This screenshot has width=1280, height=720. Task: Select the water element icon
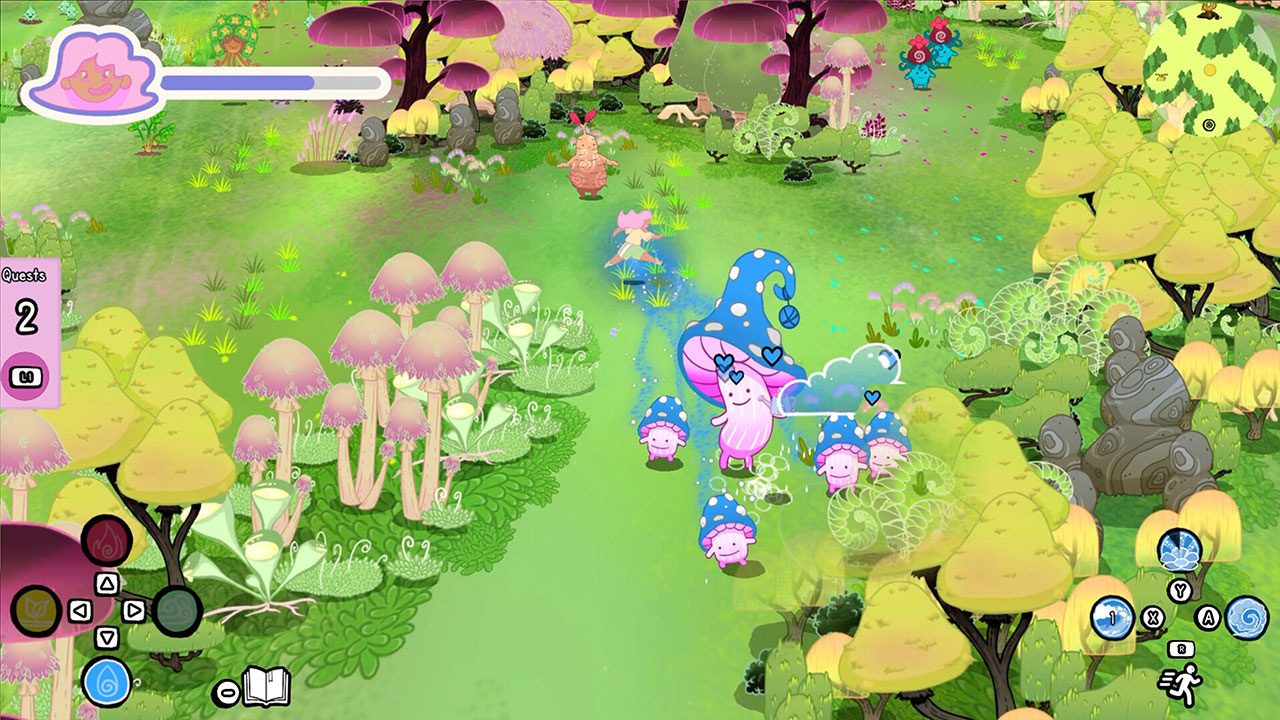[x=107, y=683]
